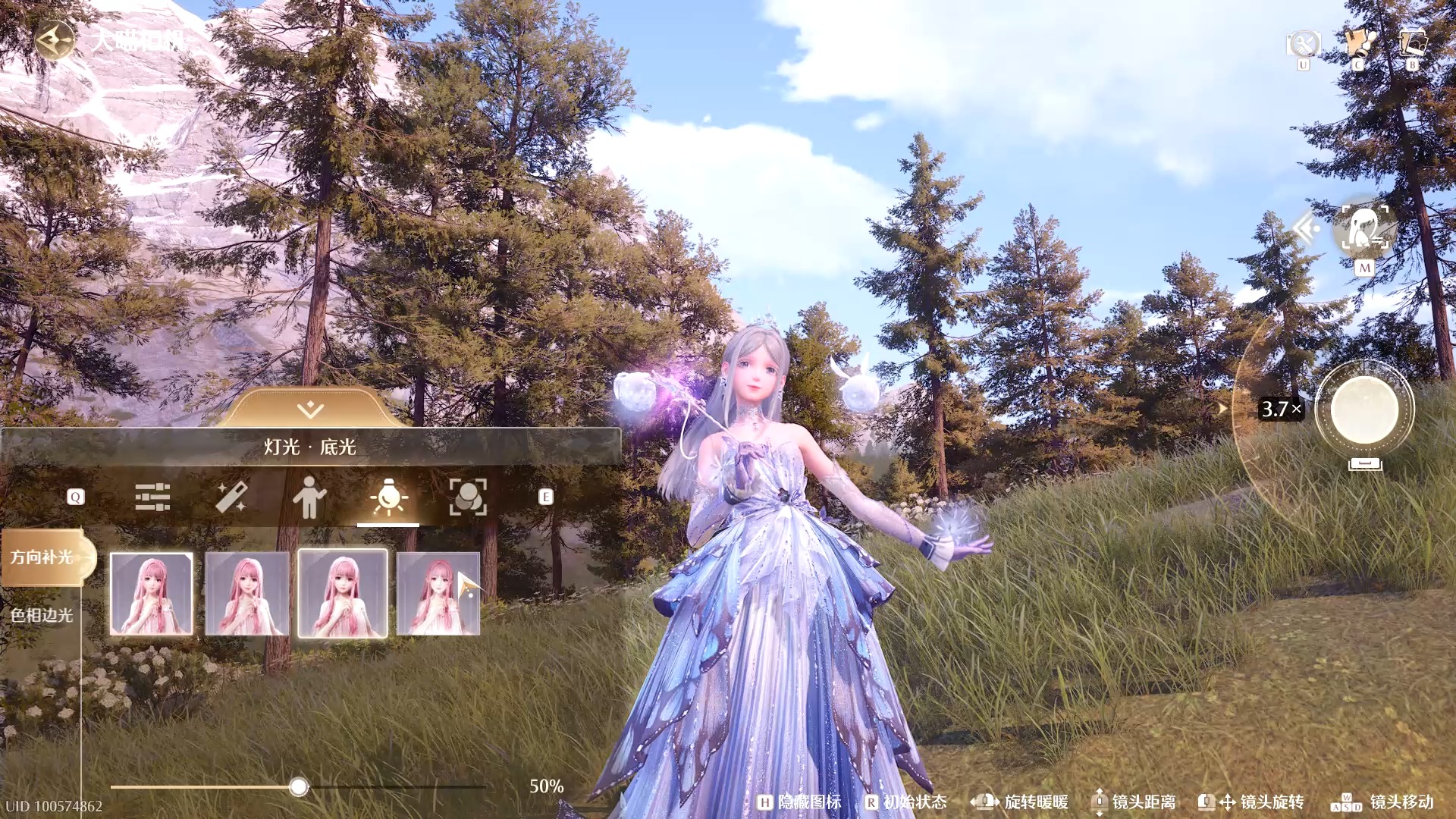Open the photo album icon
Viewport: 1456px width, 819px height.
(x=1412, y=44)
